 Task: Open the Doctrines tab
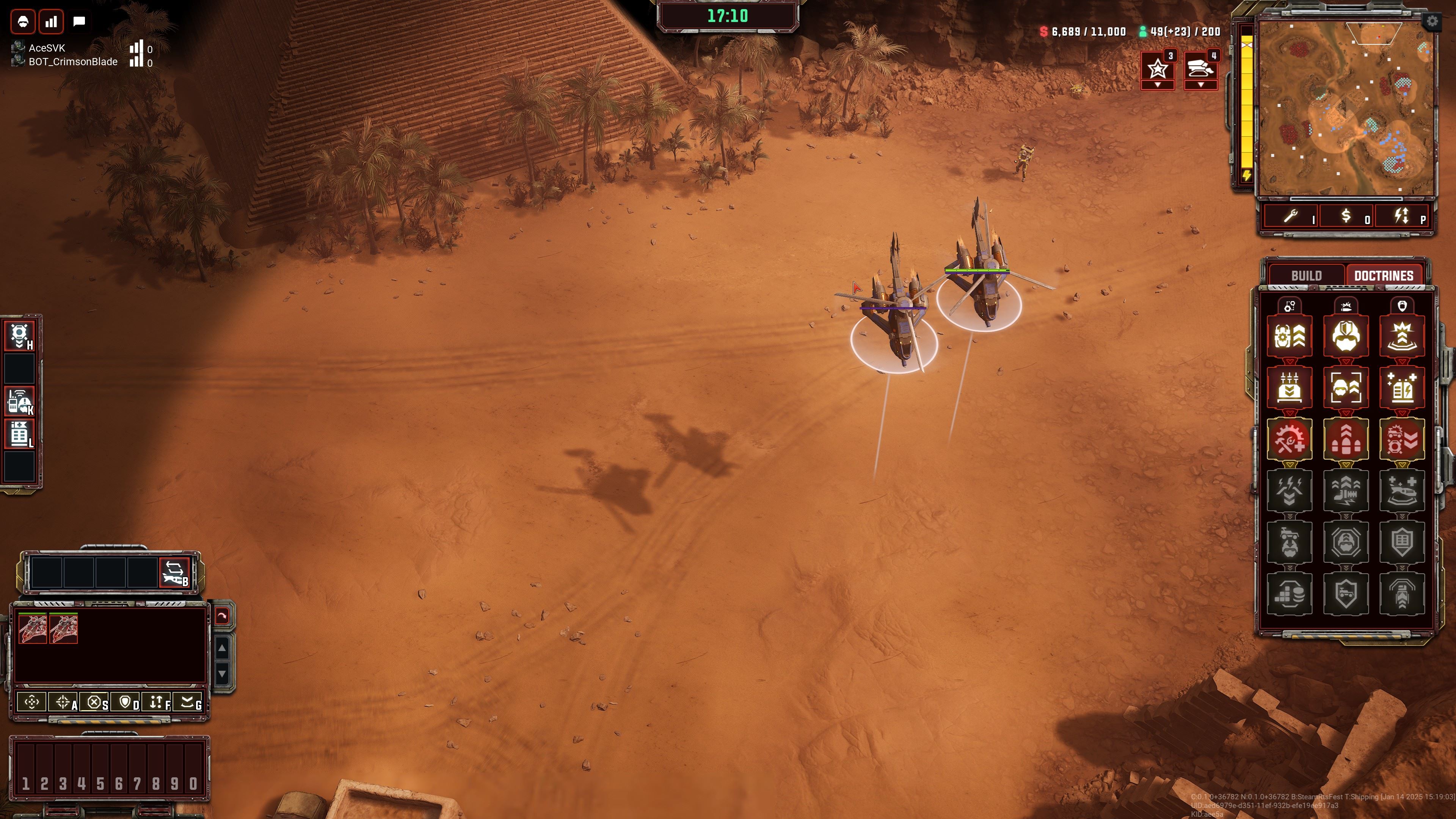1383,275
